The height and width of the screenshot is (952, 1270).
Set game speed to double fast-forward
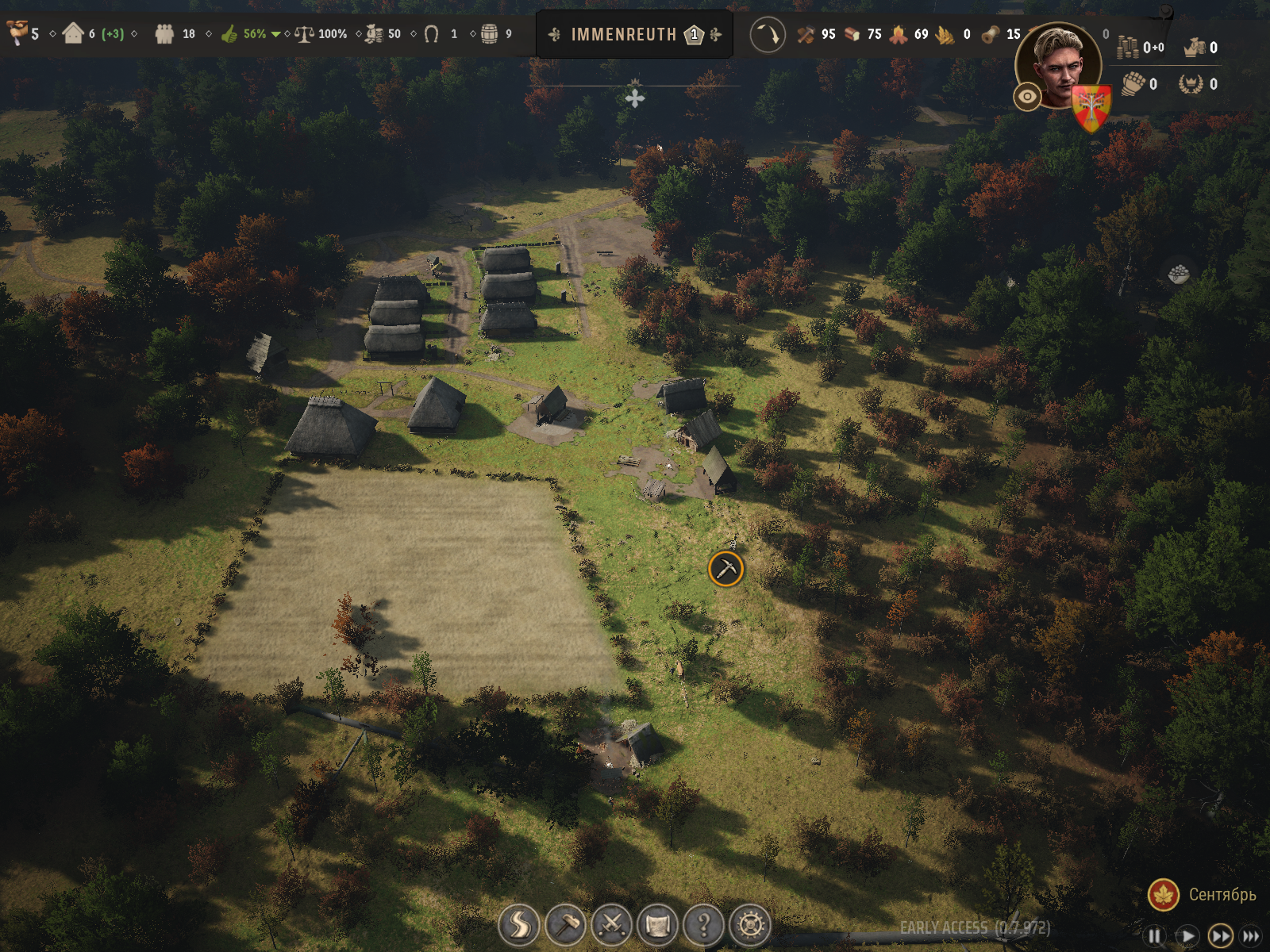pos(1220,936)
